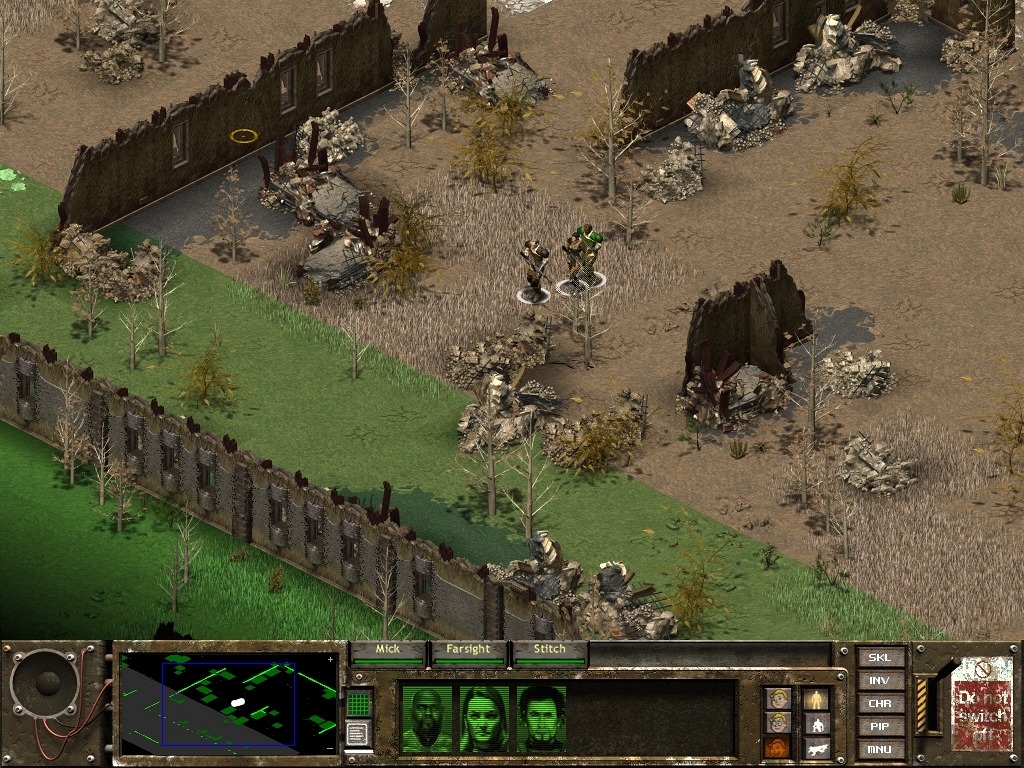Click the green grid button beside minimap

pos(359,702)
